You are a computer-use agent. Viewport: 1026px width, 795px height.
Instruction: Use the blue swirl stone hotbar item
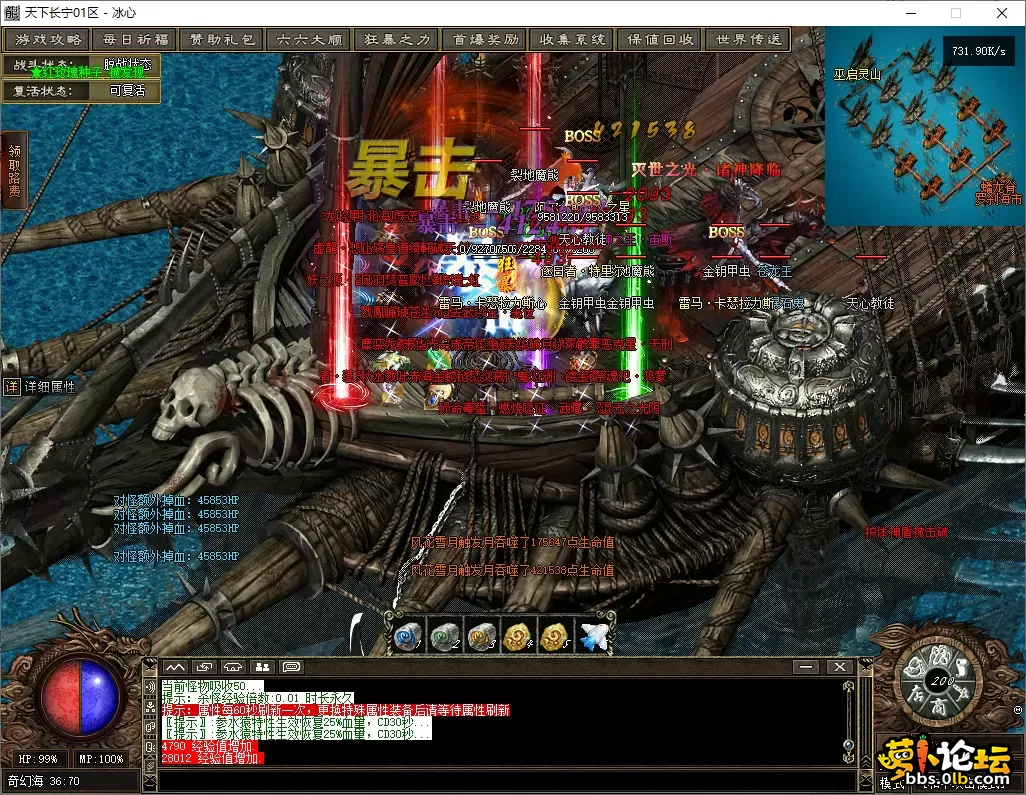click(x=407, y=637)
